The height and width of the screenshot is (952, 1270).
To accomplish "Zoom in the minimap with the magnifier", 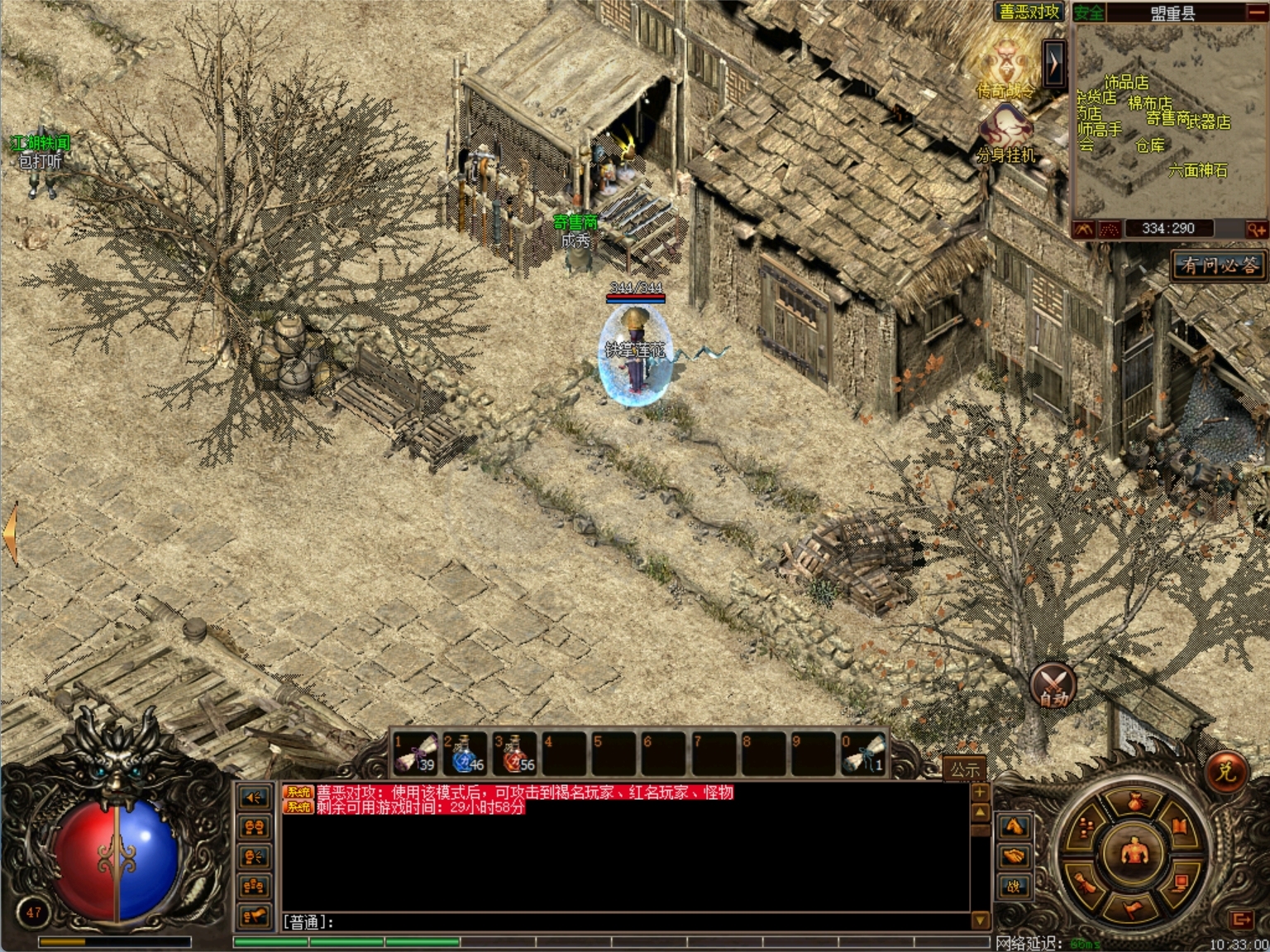I will click(1256, 229).
